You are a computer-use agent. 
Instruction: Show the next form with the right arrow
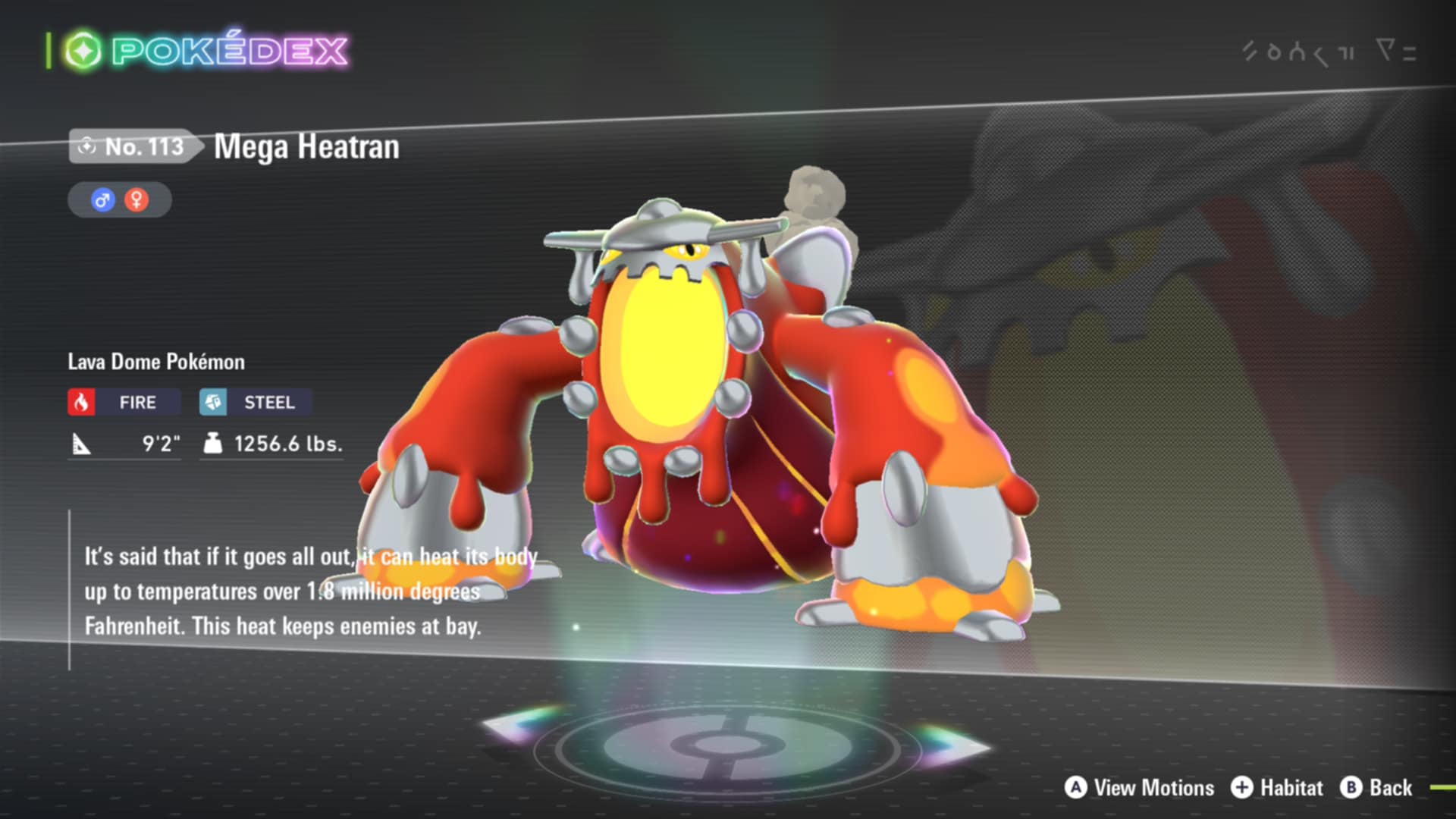(952, 743)
